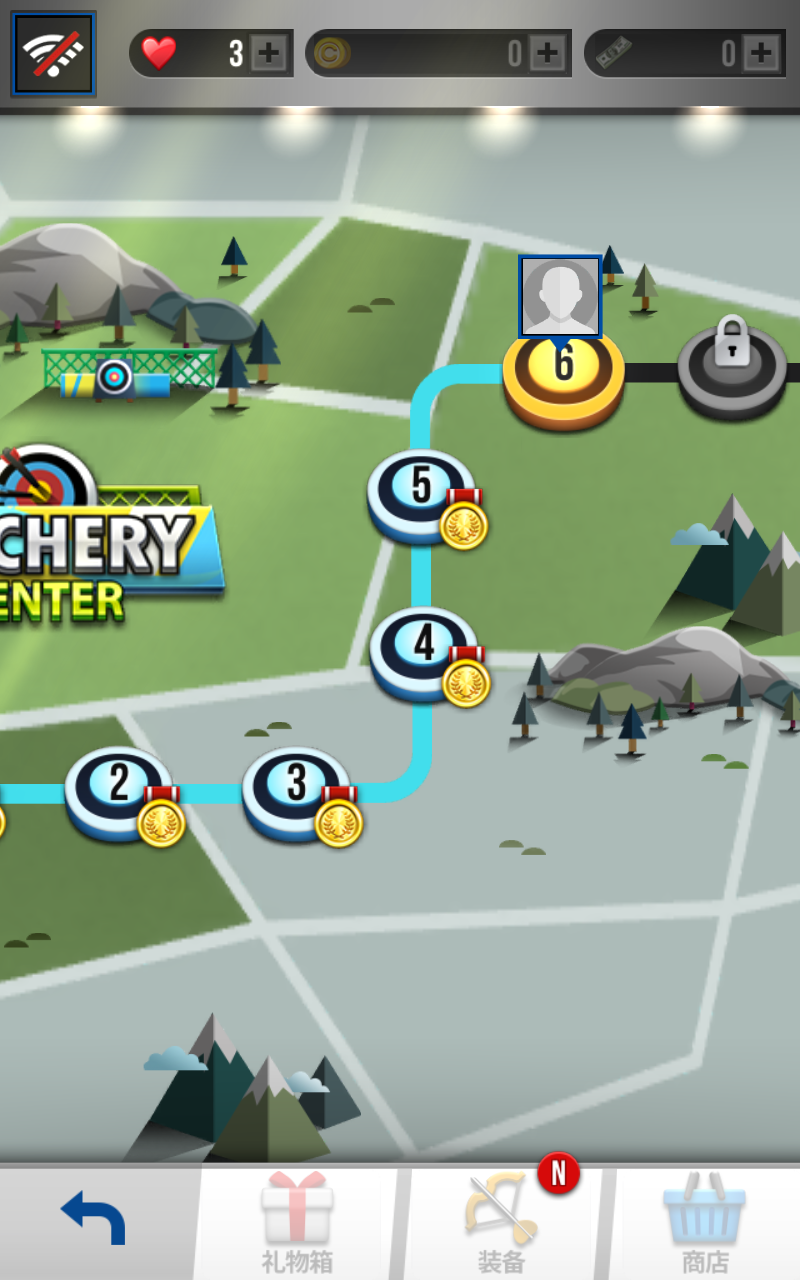Select level 3 node

(296, 788)
